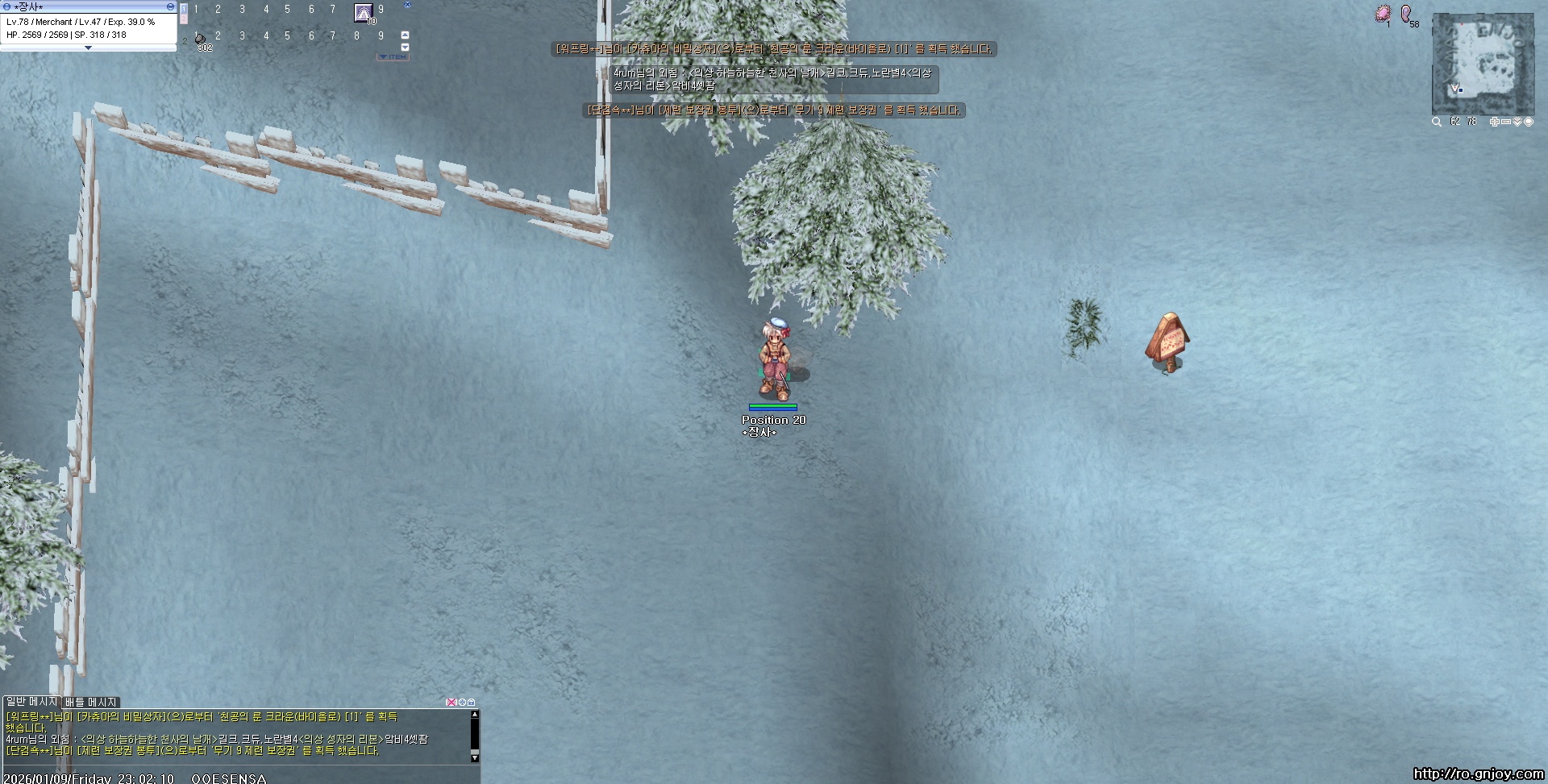
Task: Open the 배틀 메시지 chat tab
Action: pyautogui.click(x=90, y=702)
